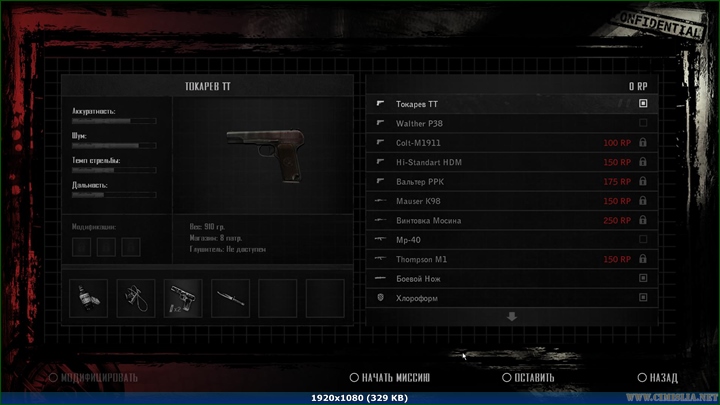Select Вальтер PPK from the list
The image size is (720, 405).
(510, 182)
